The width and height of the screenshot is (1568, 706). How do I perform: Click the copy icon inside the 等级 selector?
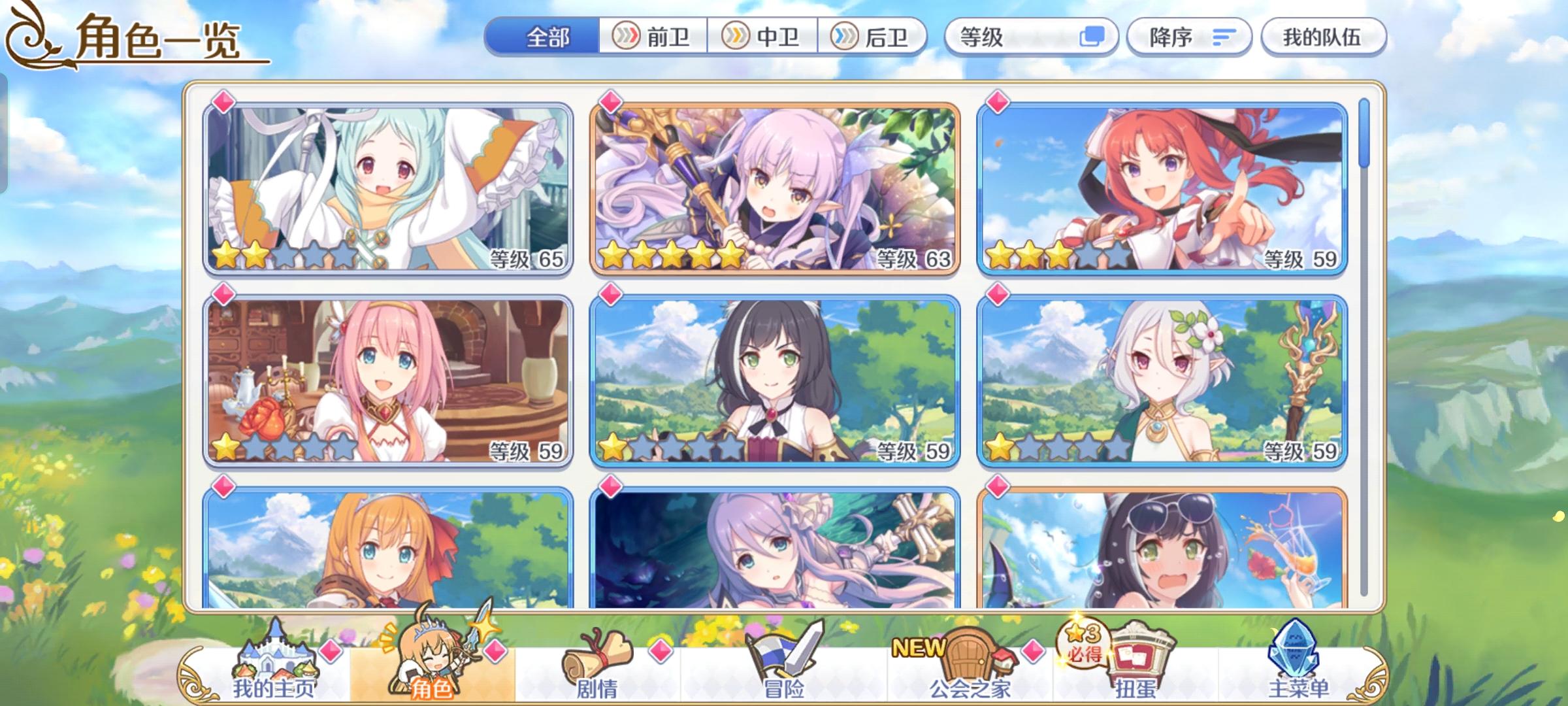(x=1096, y=37)
